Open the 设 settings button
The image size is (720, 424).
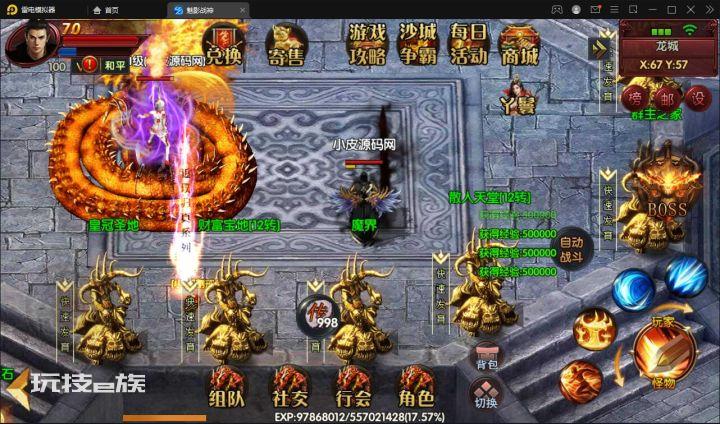point(698,96)
